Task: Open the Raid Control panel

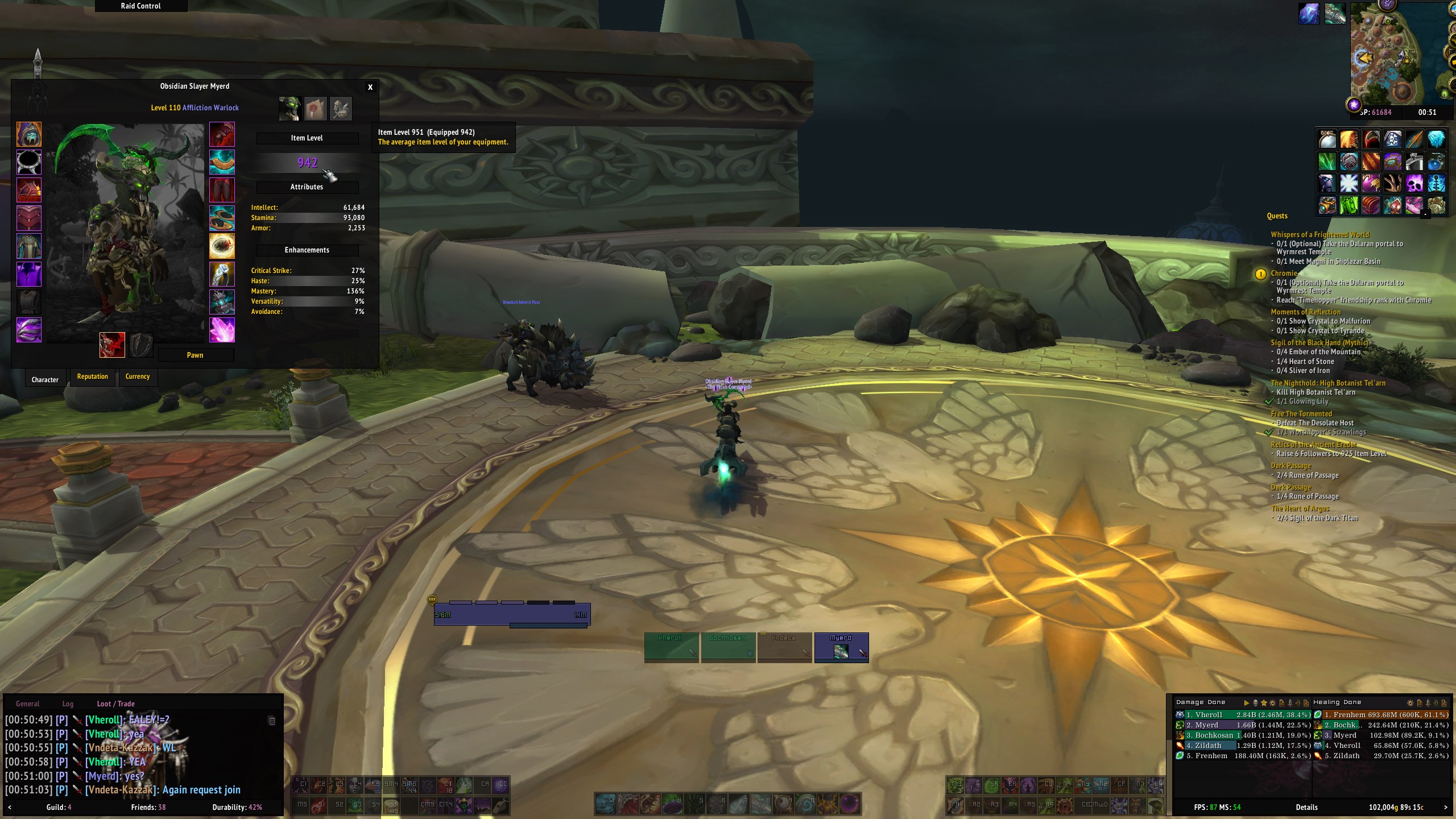Action: pos(140,6)
